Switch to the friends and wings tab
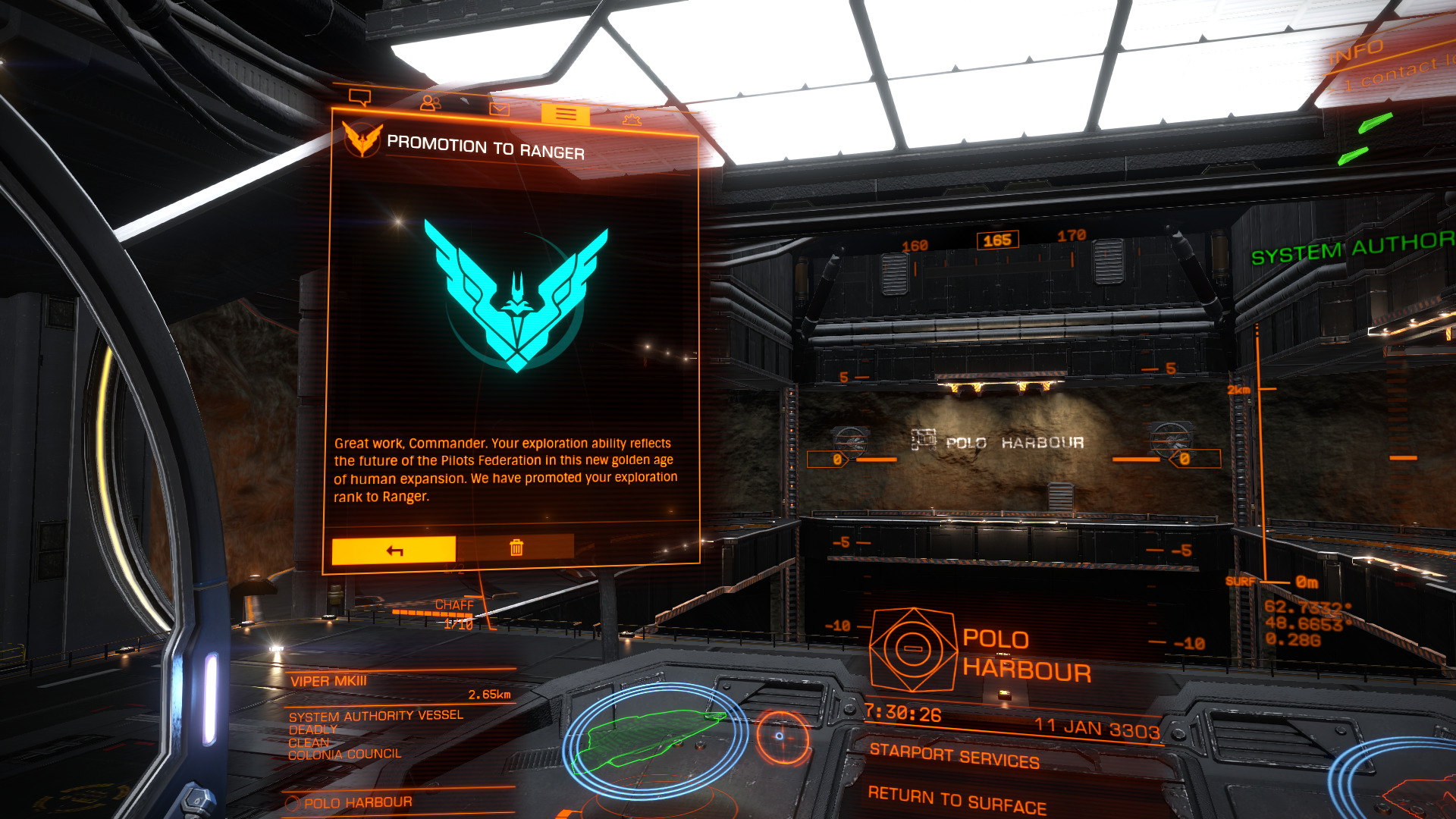Viewport: 1456px width, 819px height. 430,102
